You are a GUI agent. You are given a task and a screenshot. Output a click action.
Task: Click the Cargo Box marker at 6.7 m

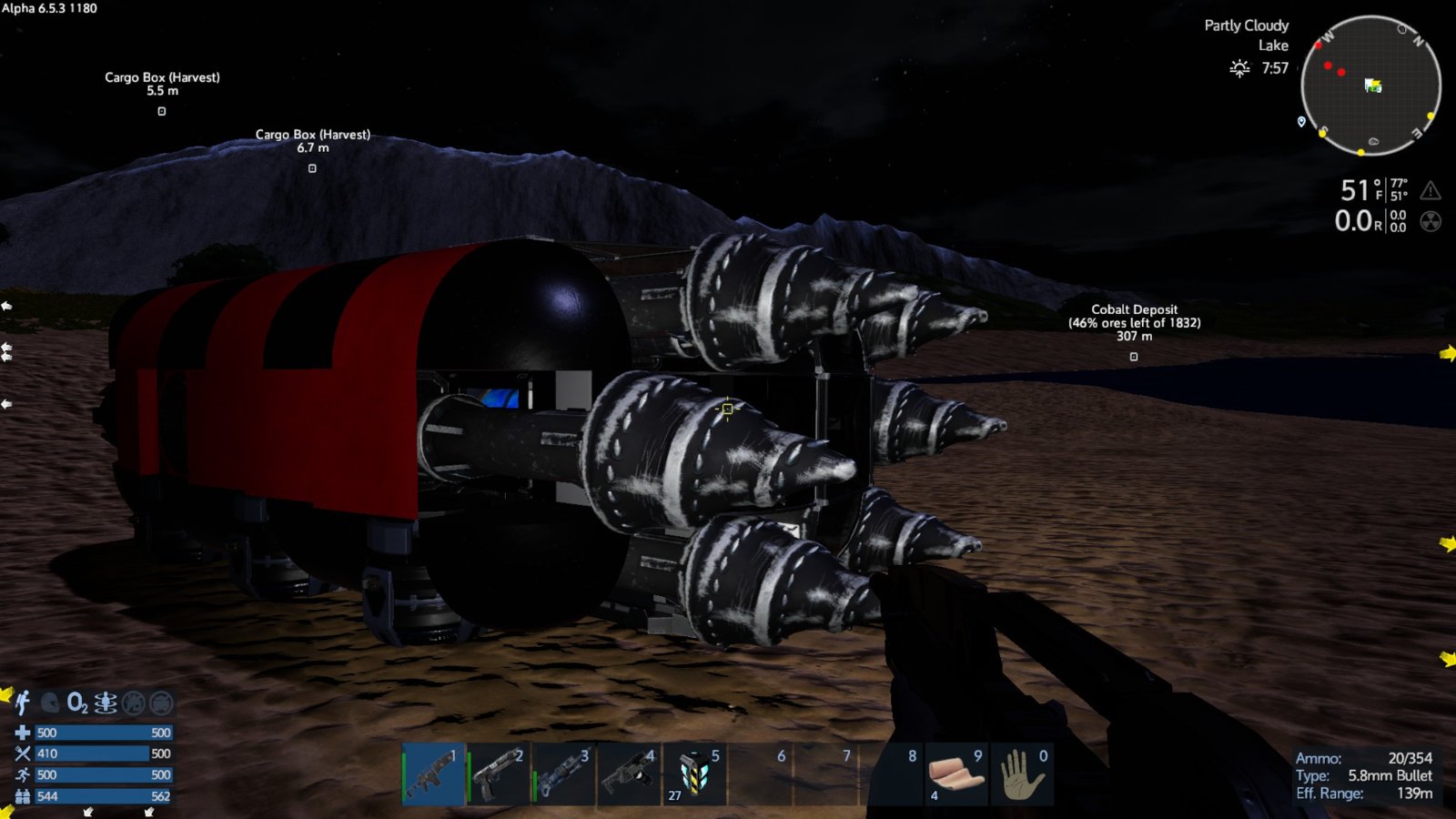click(312, 168)
